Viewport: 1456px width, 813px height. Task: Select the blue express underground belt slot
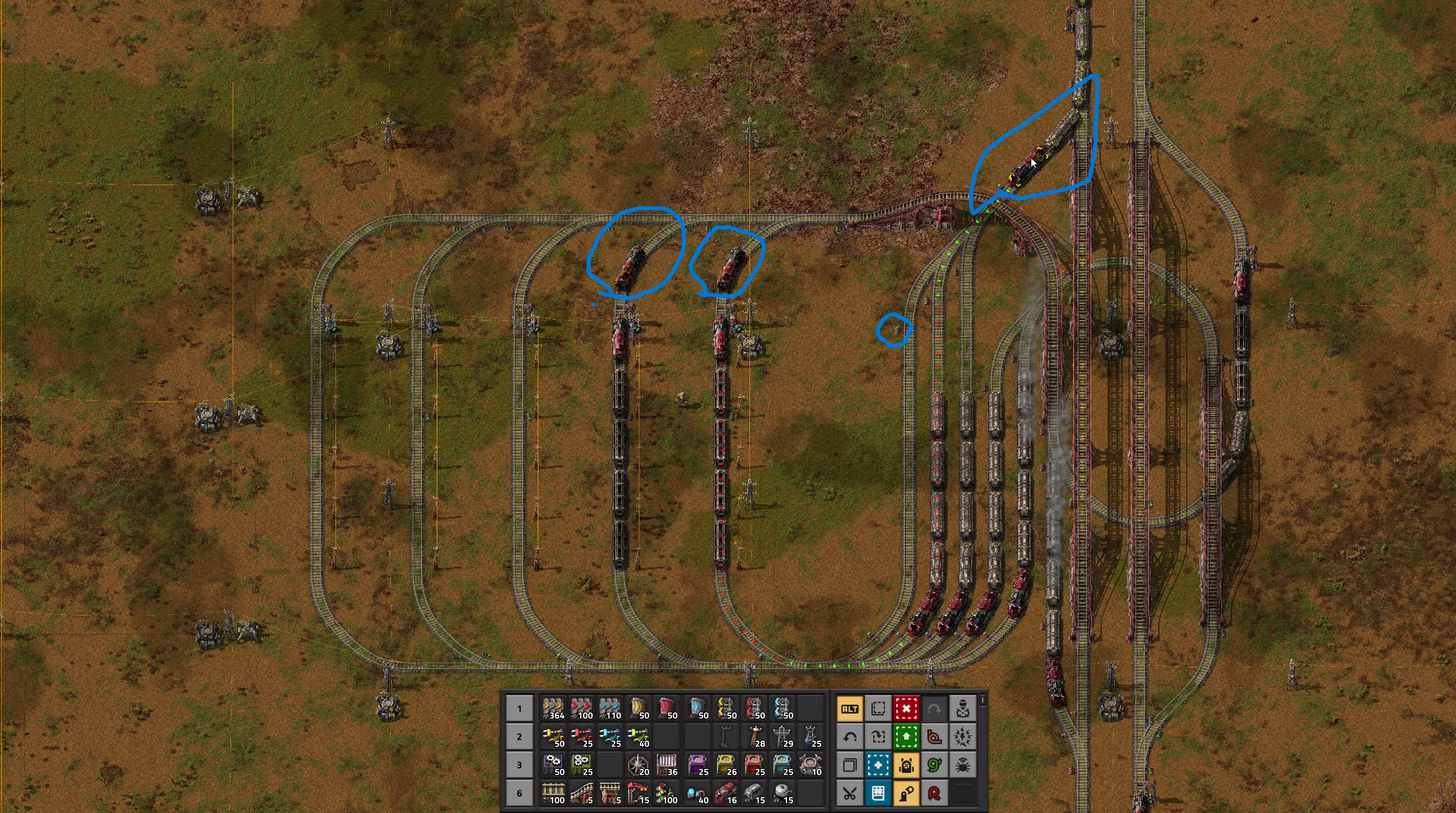tap(698, 709)
